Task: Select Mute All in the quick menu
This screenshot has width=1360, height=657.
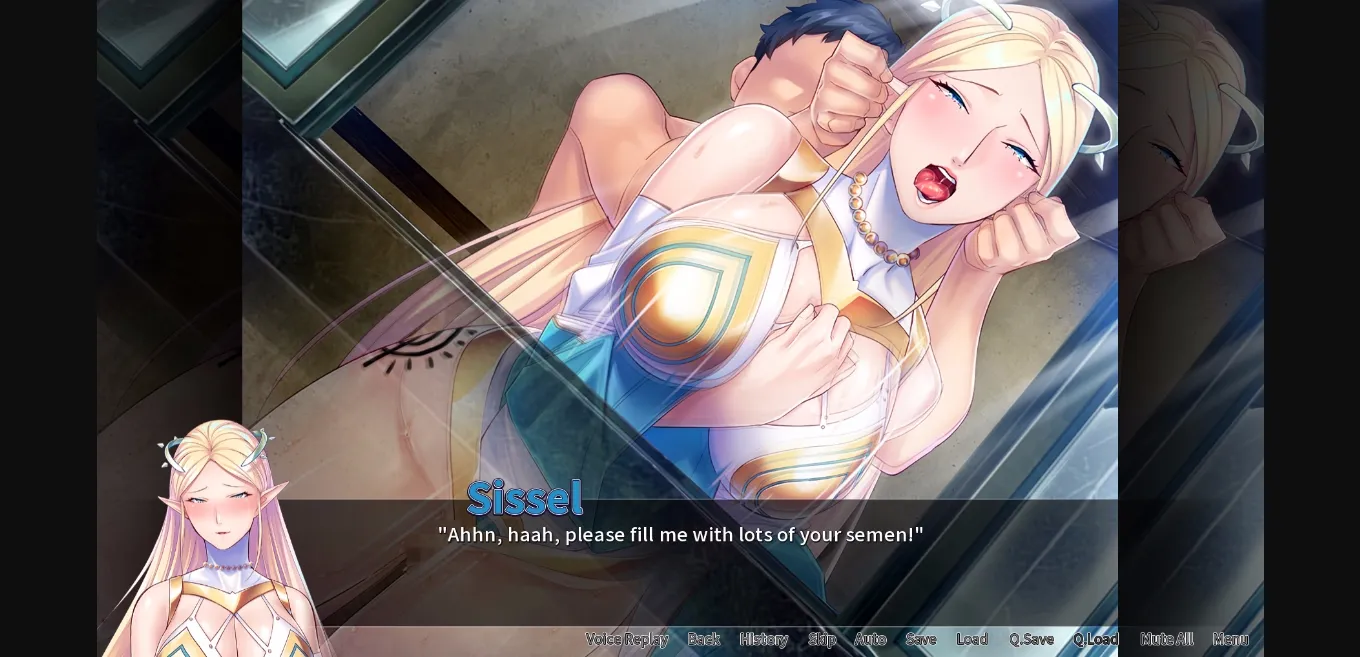Action: pyautogui.click(x=1166, y=639)
